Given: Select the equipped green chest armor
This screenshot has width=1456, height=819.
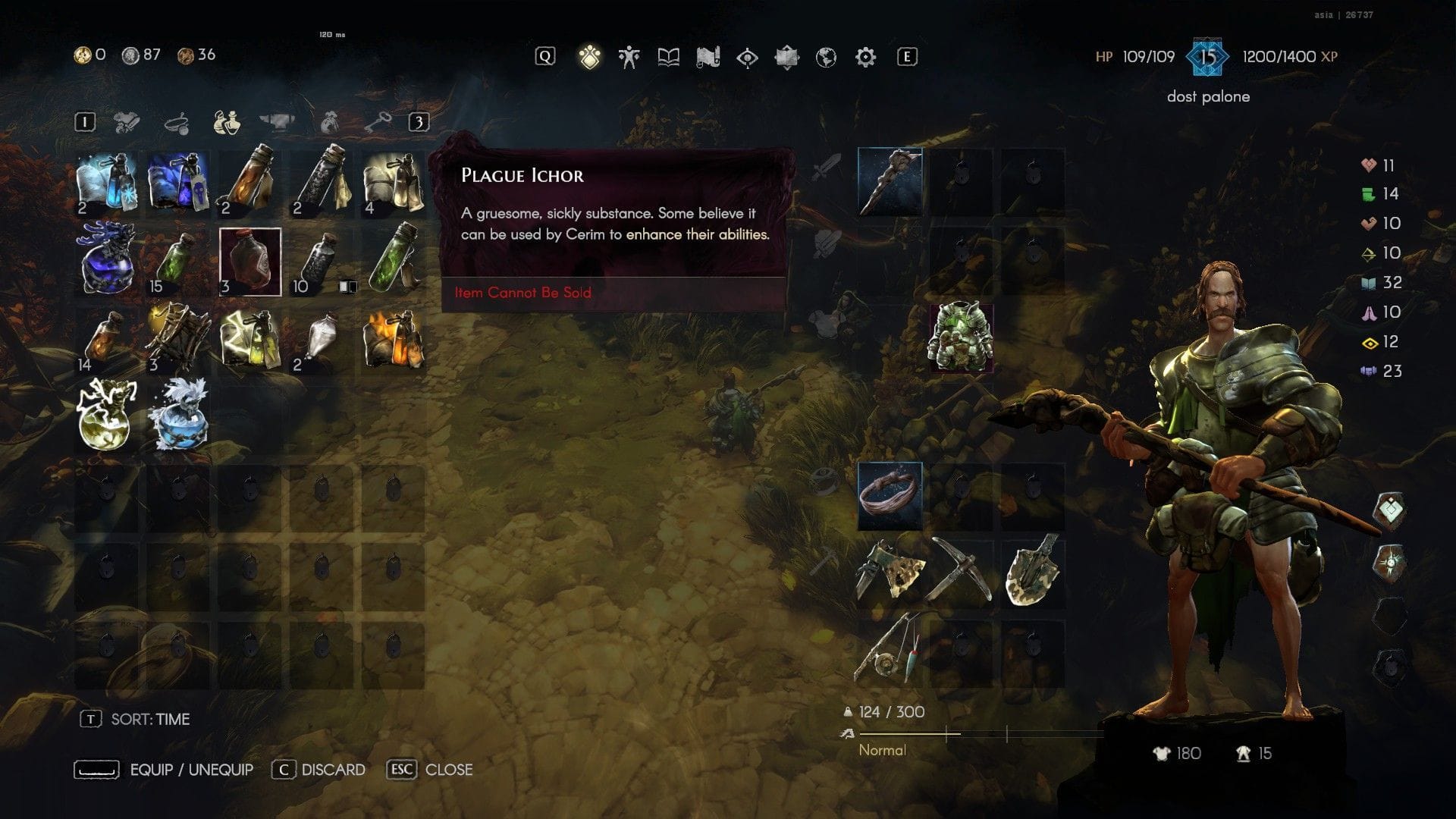Looking at the screenshot, I should click(961, 337).
